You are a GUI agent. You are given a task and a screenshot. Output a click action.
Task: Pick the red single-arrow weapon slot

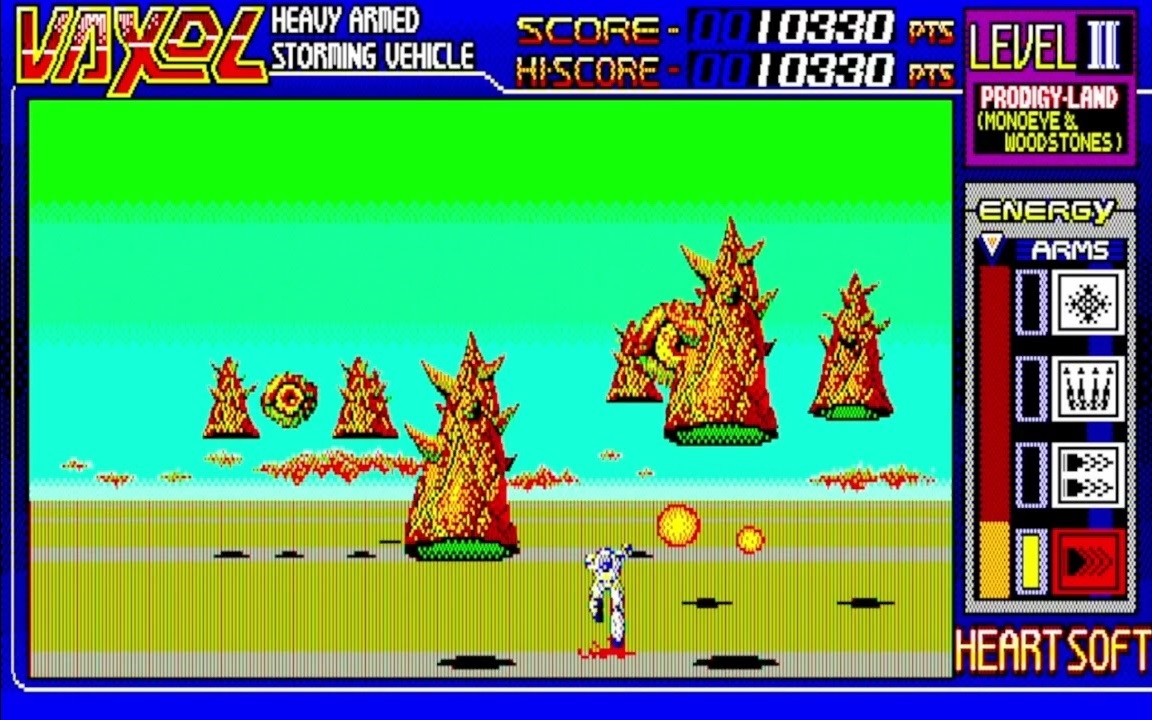tap(1088, 561)
